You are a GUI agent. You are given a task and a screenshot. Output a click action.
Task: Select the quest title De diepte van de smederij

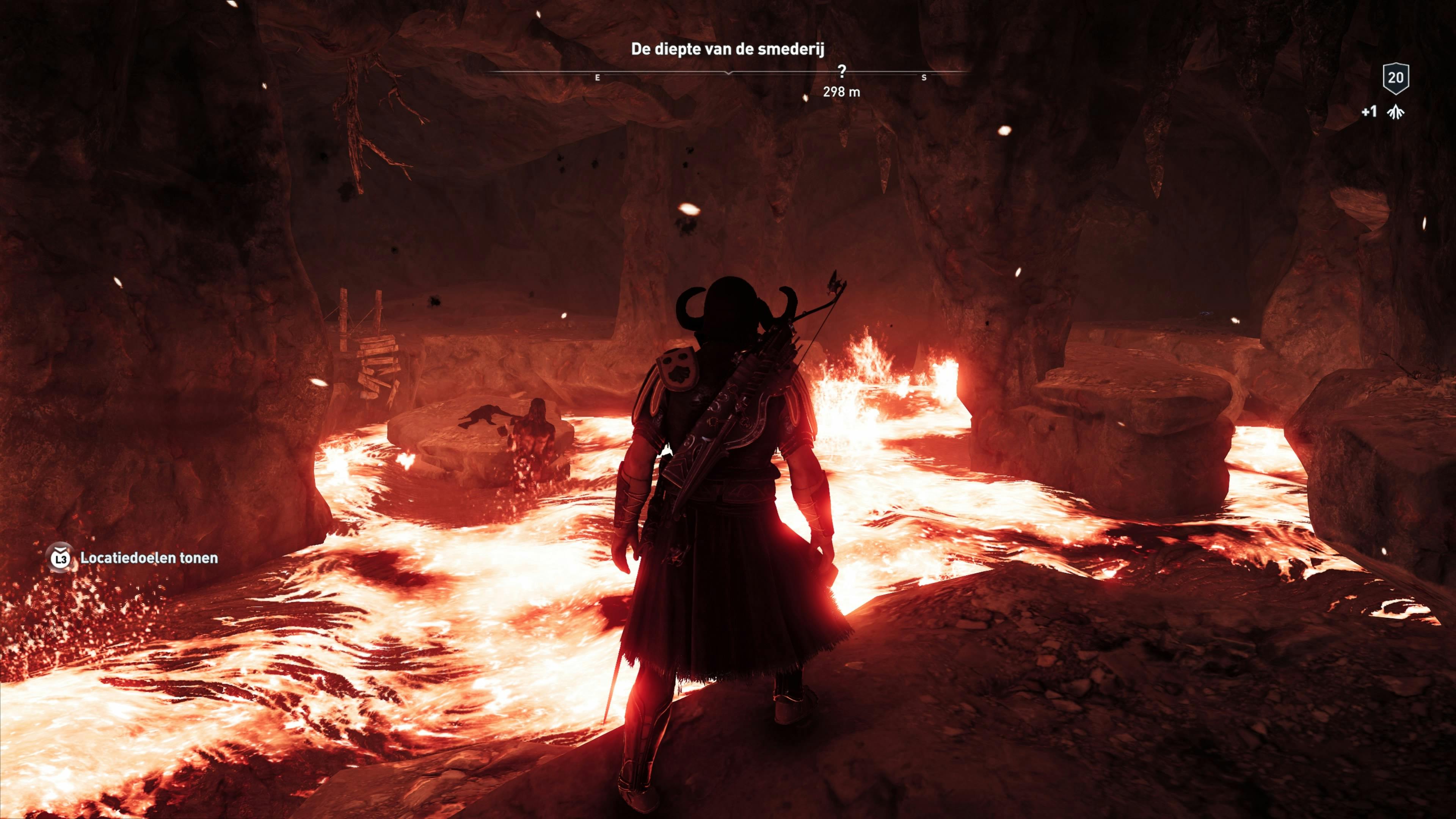tap(728, 48)
